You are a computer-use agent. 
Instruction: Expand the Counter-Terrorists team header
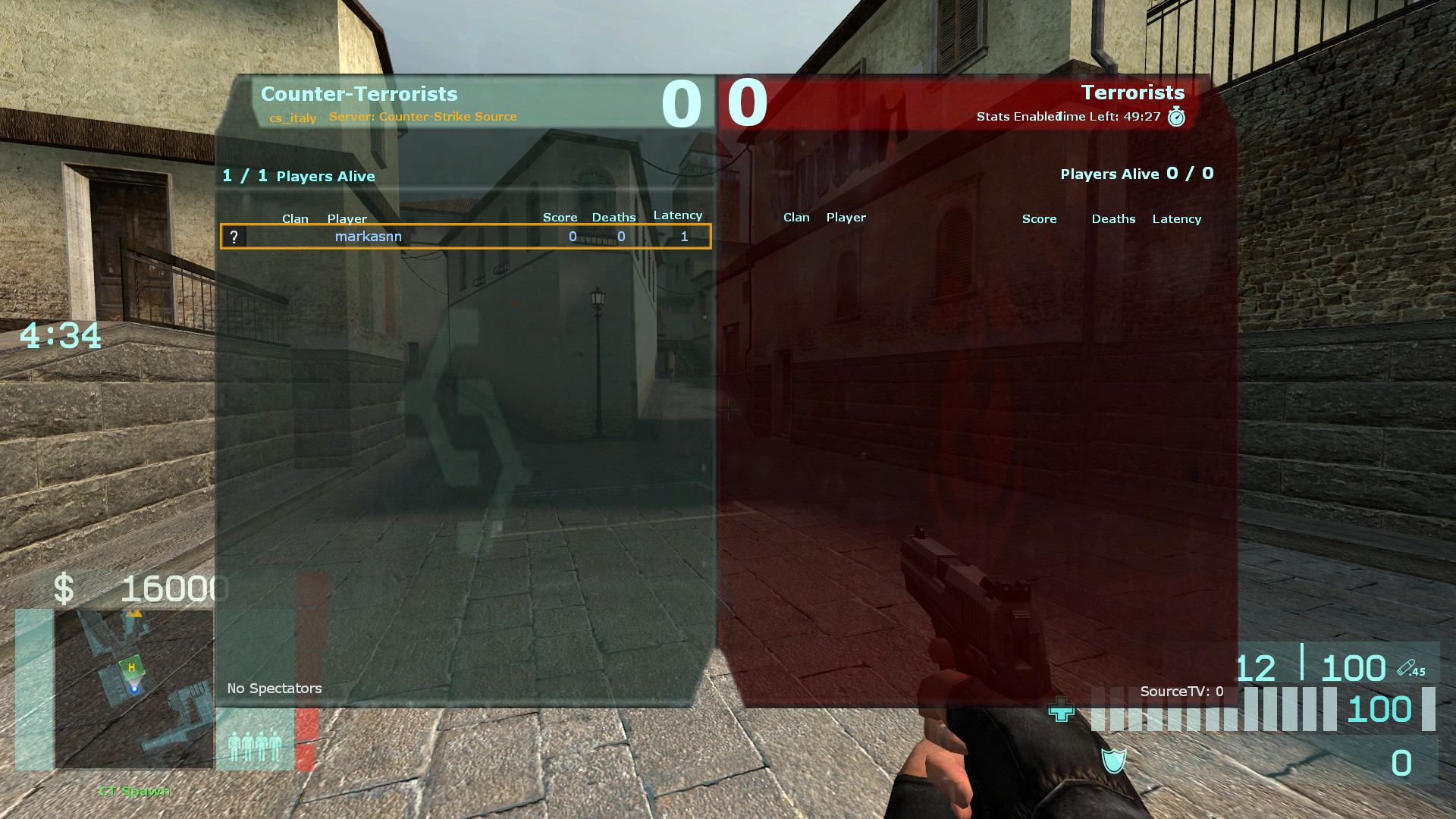(359, 94)
